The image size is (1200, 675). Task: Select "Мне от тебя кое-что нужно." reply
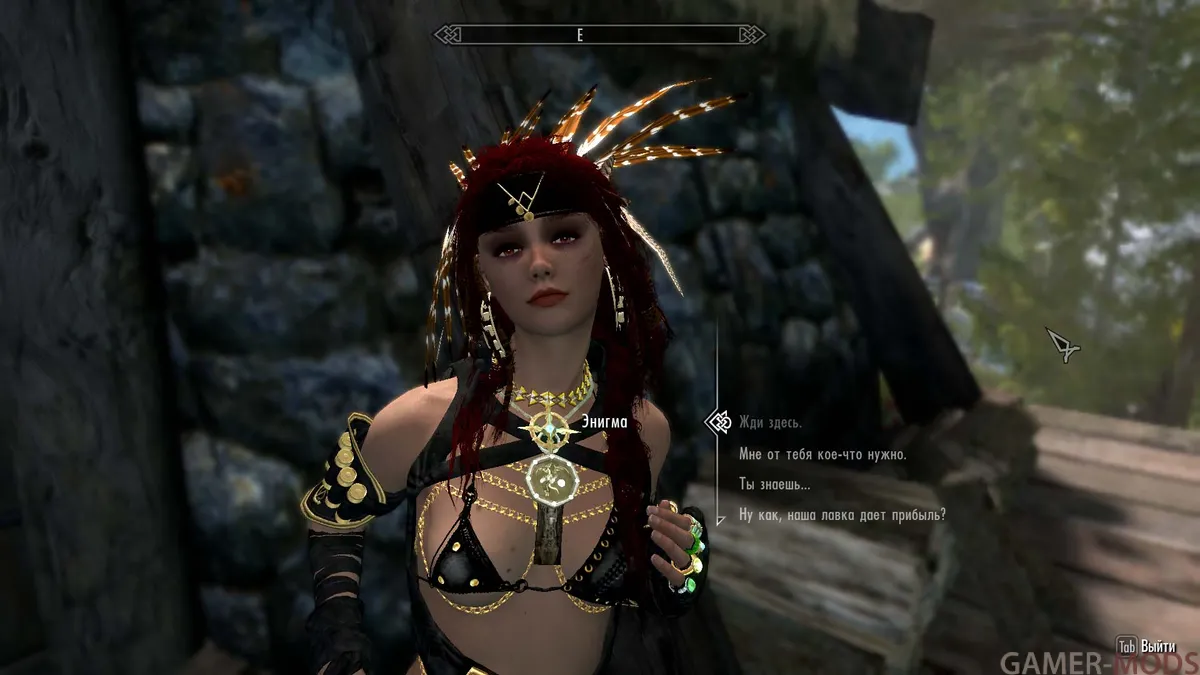pyautogui.click(x=822, y=454)
